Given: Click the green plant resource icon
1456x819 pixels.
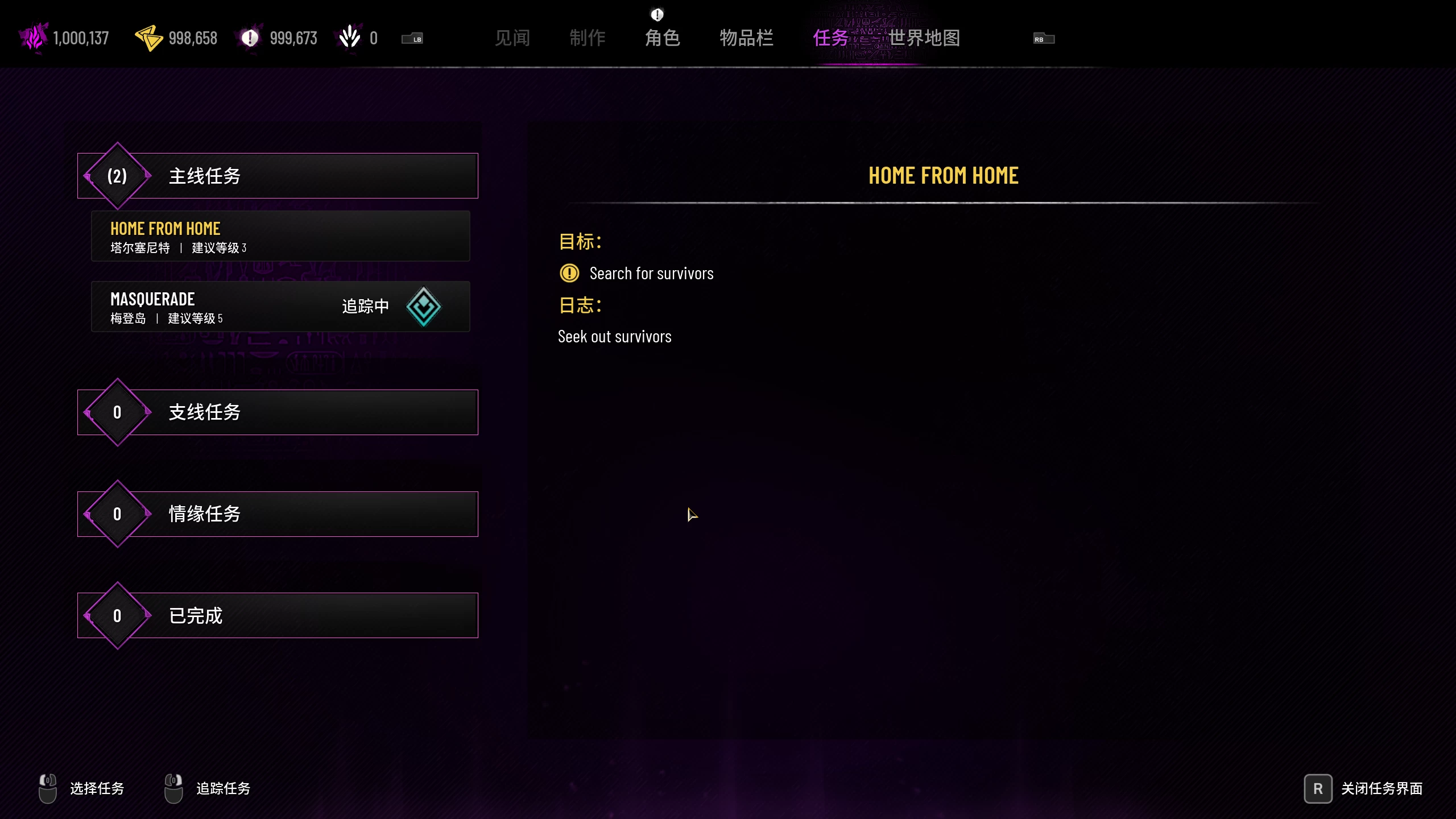Looking at the screenshot, I should (x=349, y=35).
